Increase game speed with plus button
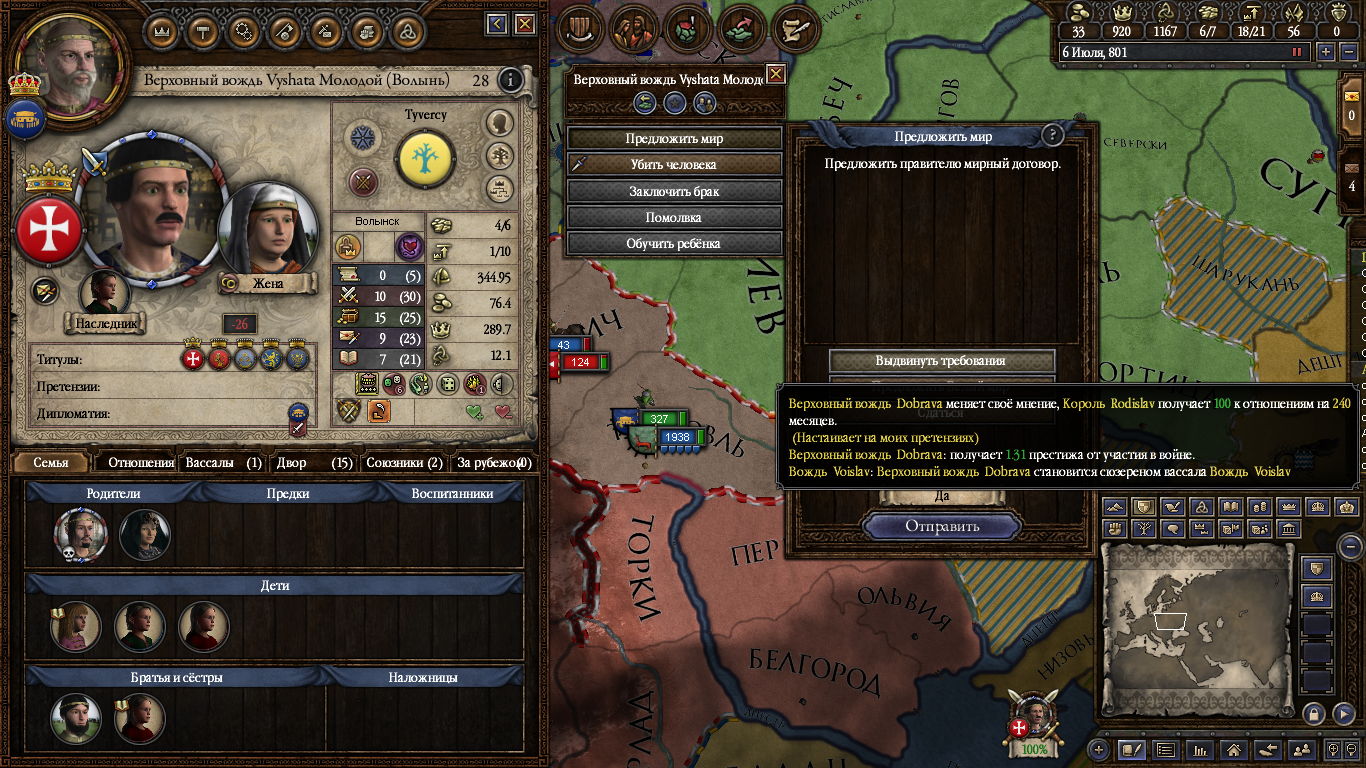Image resolution: width=1366 pixels, height=768 pixels. (x=1326, y=52)
